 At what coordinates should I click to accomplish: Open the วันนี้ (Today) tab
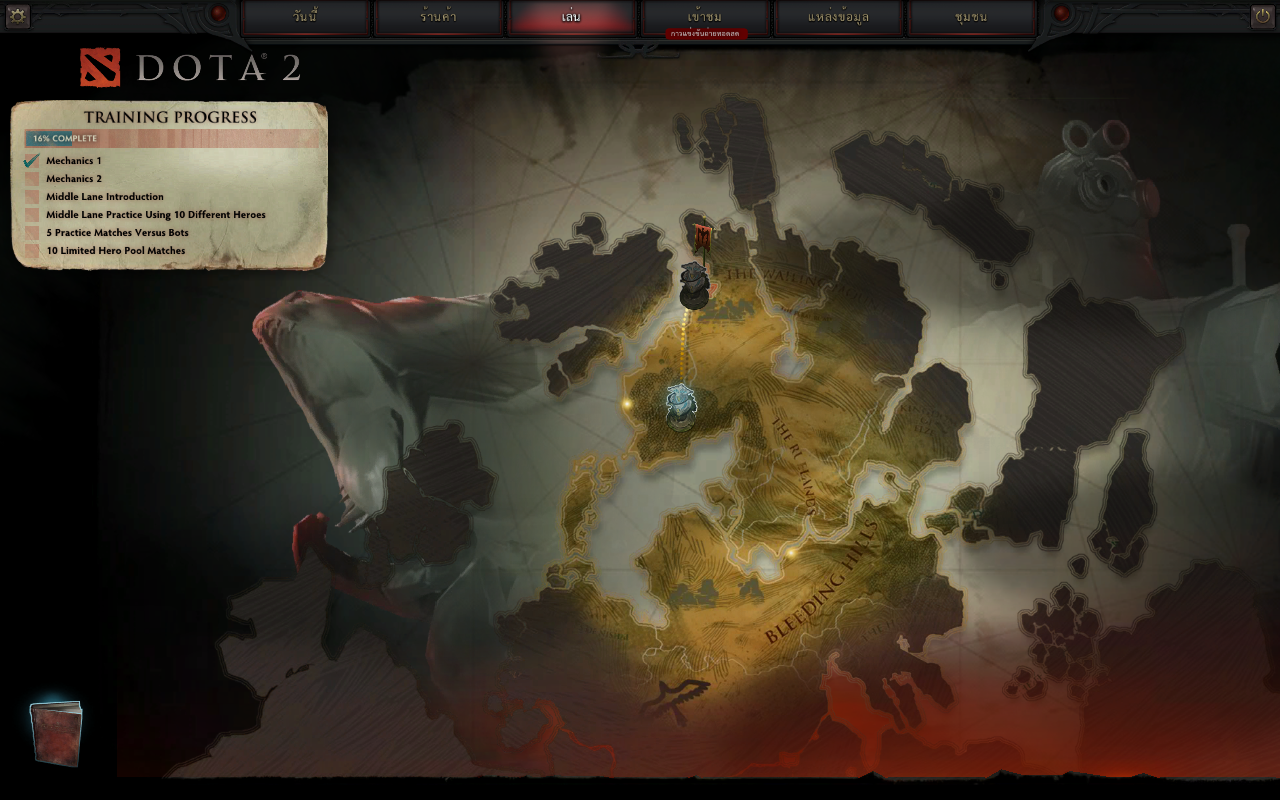click(x=306, y=17)
